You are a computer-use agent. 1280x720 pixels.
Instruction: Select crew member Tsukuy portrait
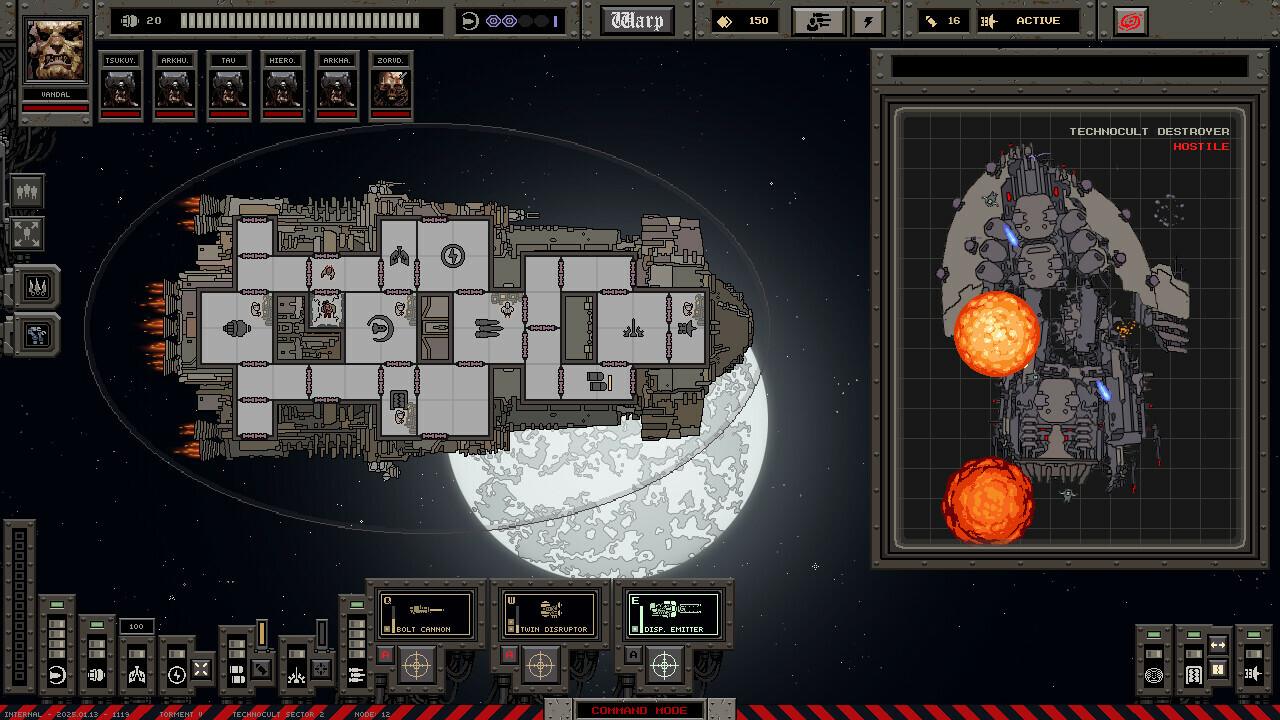(121, 87)
